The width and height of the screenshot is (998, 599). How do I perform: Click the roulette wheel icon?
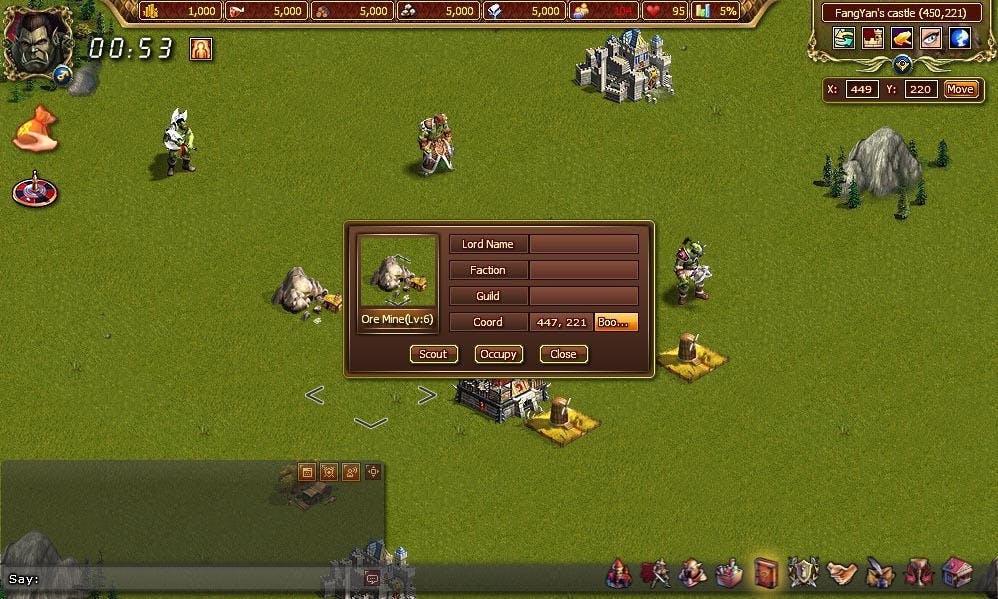[x=35, y=189]
